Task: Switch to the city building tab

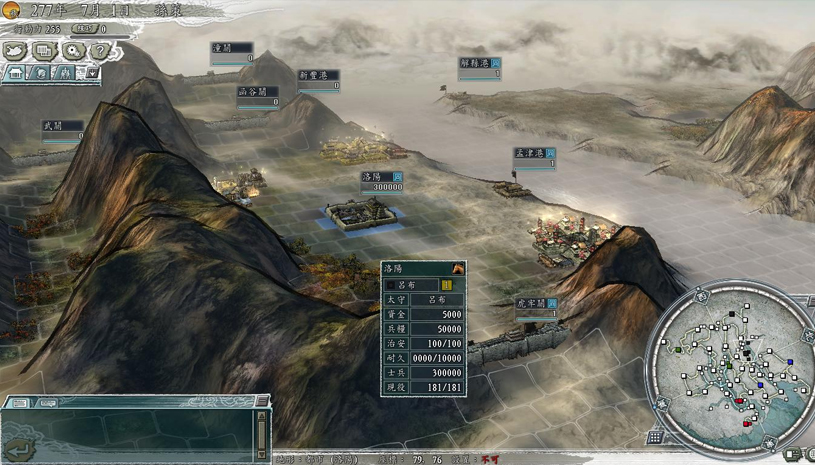Action: [x=17, y=73]
